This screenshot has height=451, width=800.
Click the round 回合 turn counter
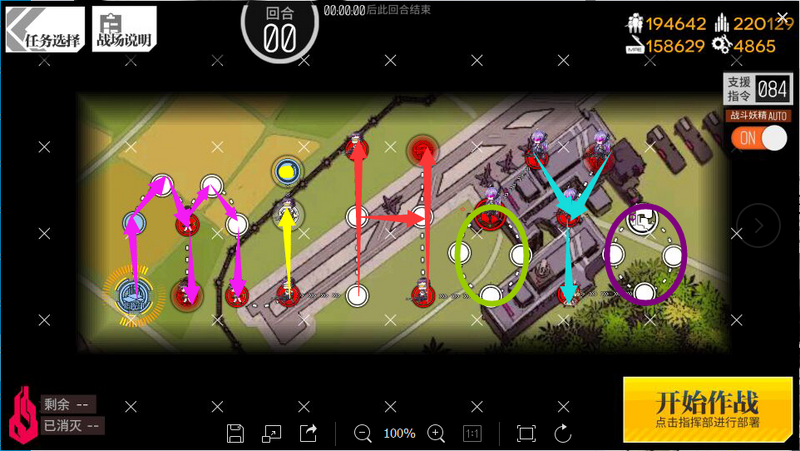[x=279, y=30]
